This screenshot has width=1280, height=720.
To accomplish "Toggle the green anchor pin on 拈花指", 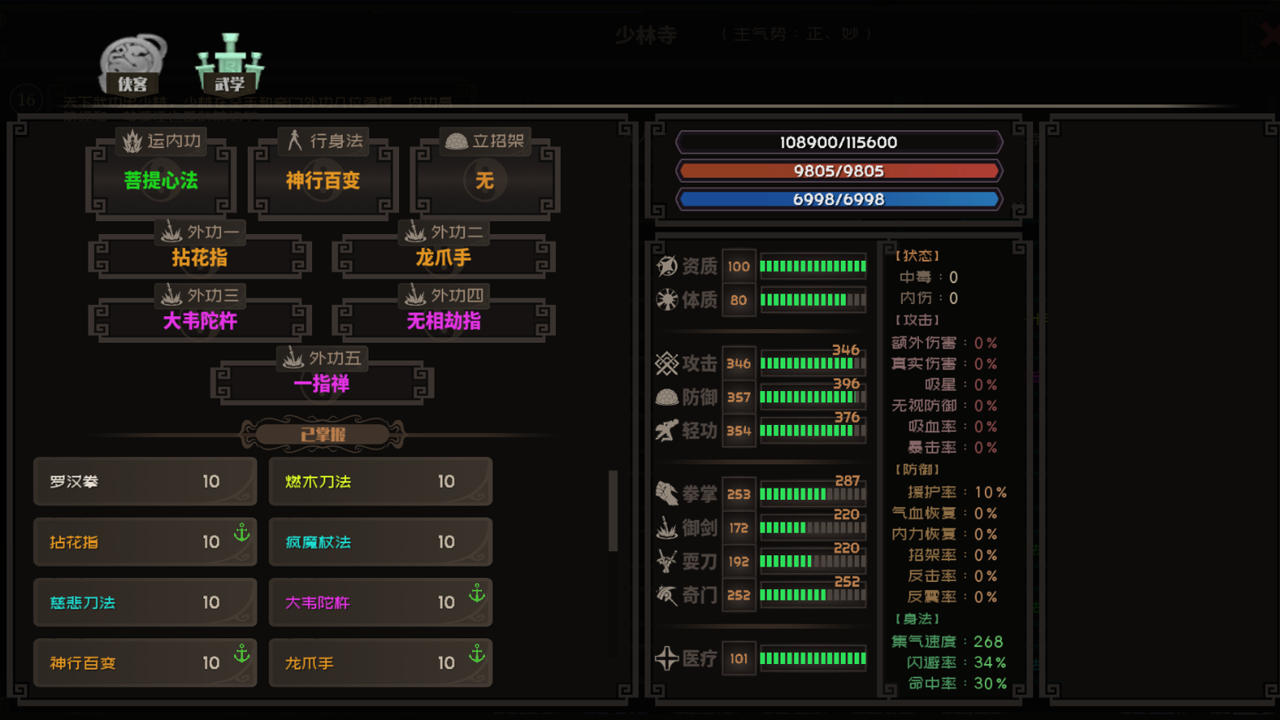I will [x=242, y=534].
